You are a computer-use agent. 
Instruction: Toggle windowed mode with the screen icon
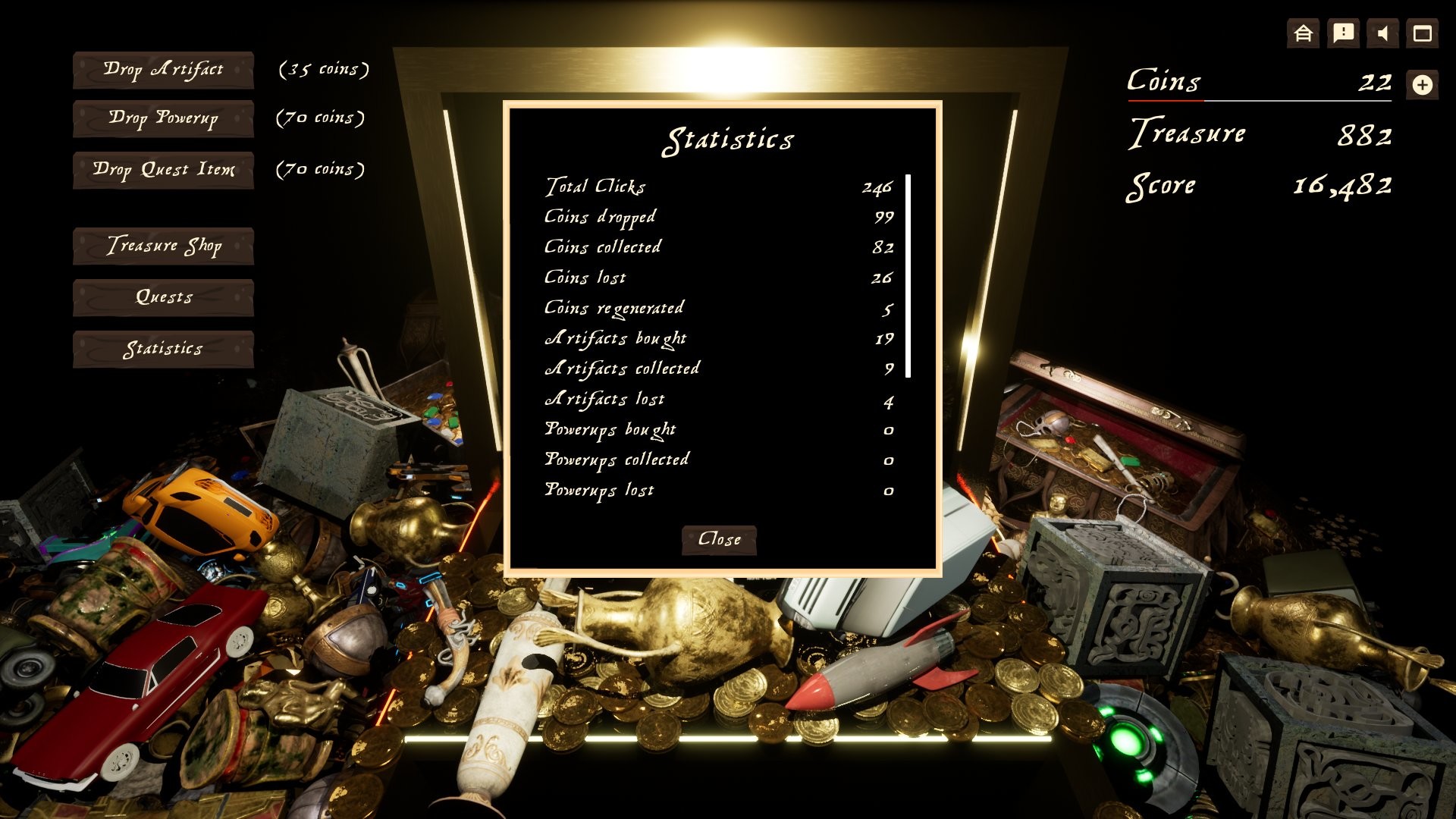[x=1424, y=33]
